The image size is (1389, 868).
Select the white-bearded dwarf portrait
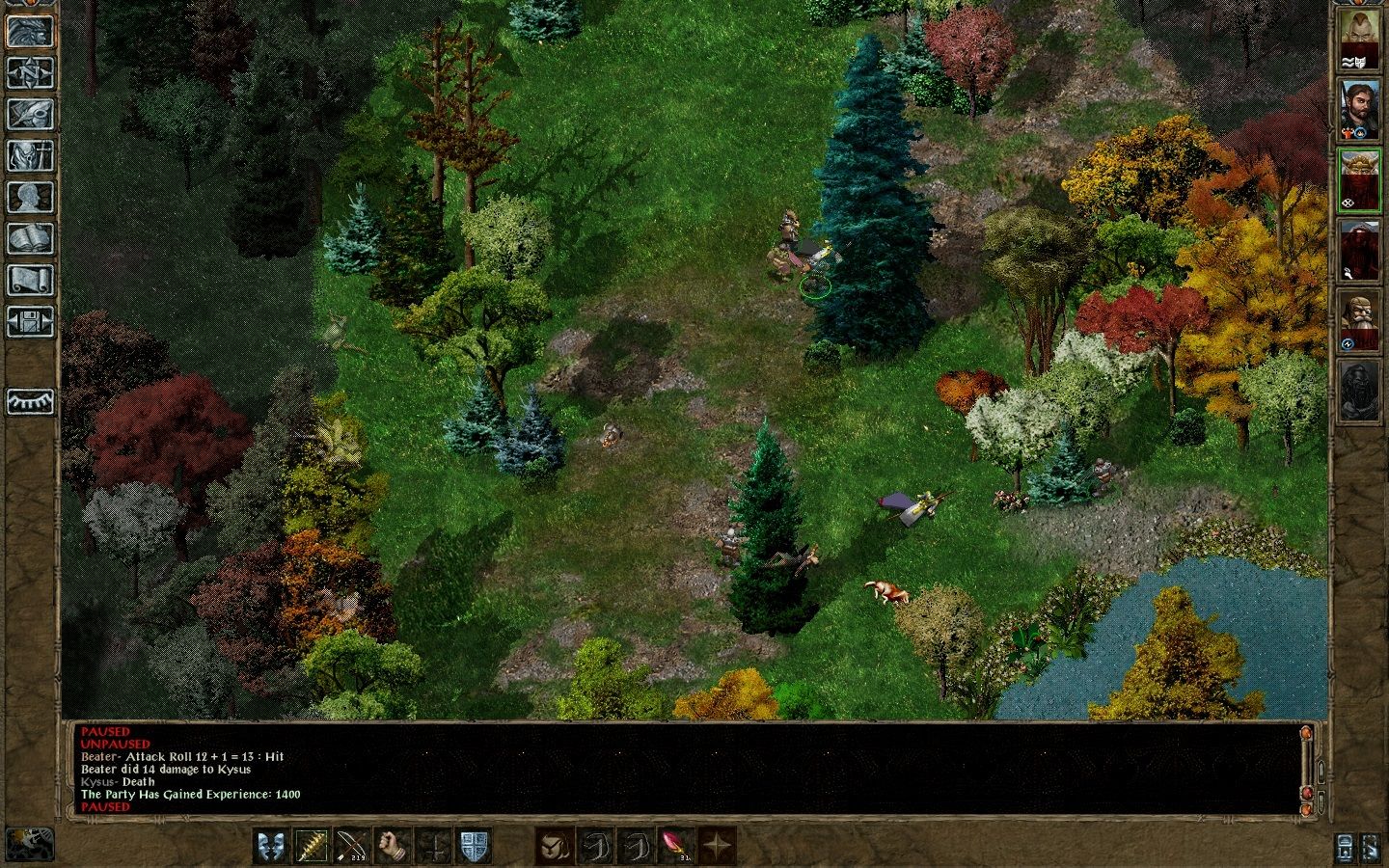click(1360, 321)
